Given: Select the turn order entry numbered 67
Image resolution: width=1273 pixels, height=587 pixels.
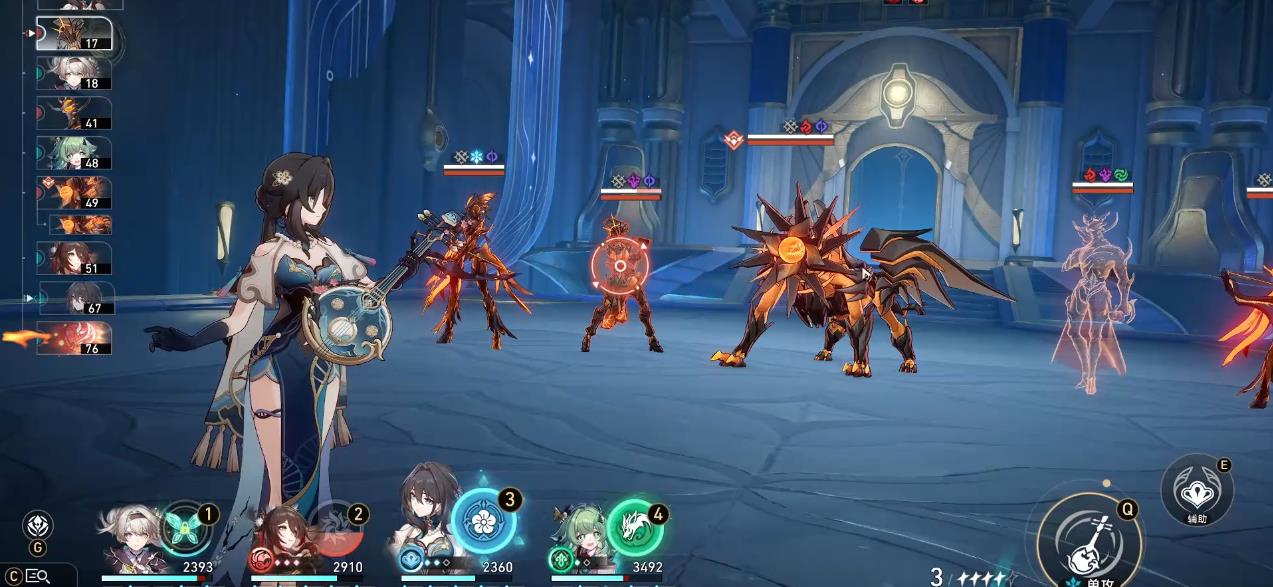Looking at the screenshot, I should click(76, 298).
